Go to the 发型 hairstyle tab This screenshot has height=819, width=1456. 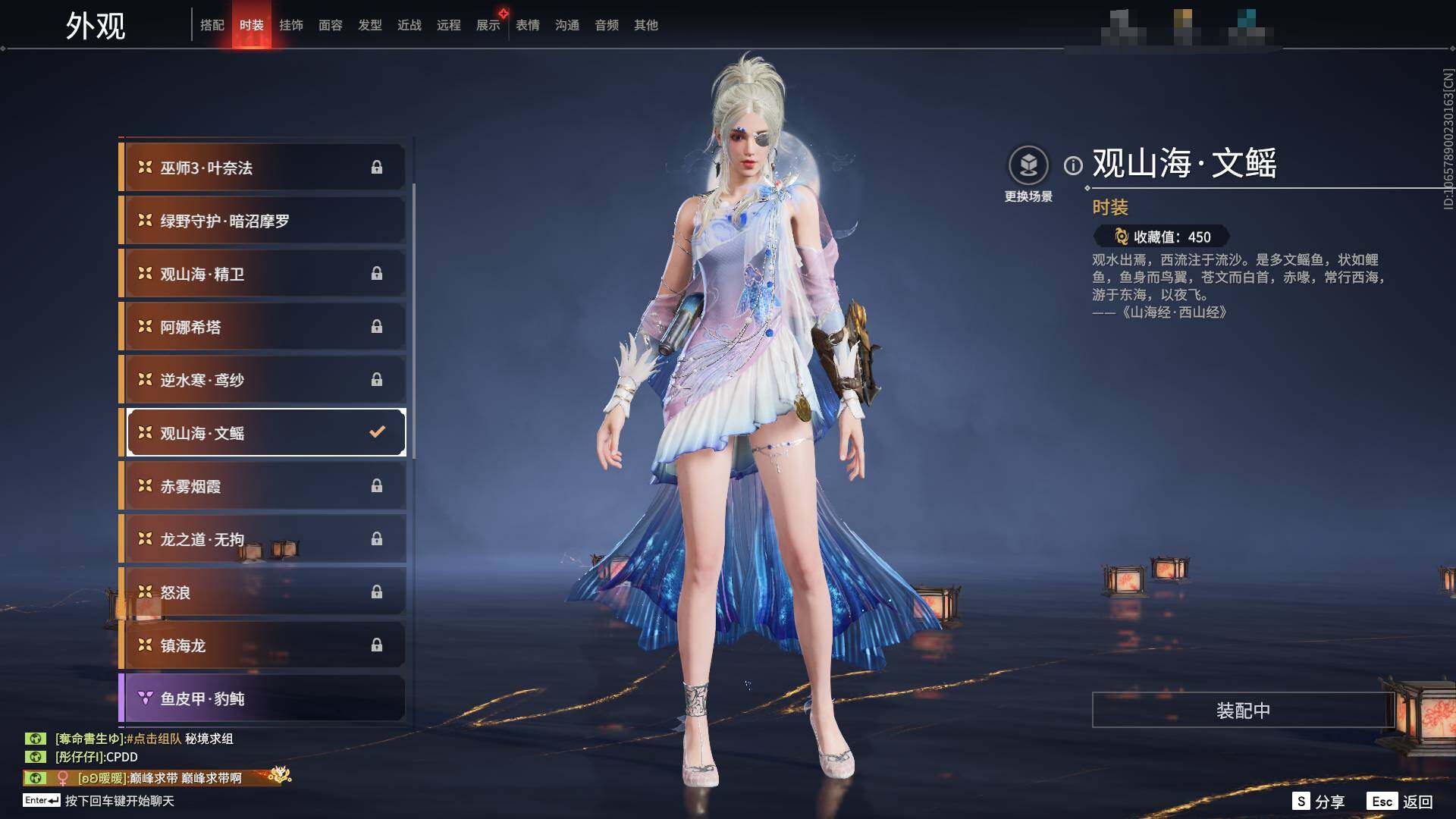click(370, 25)
